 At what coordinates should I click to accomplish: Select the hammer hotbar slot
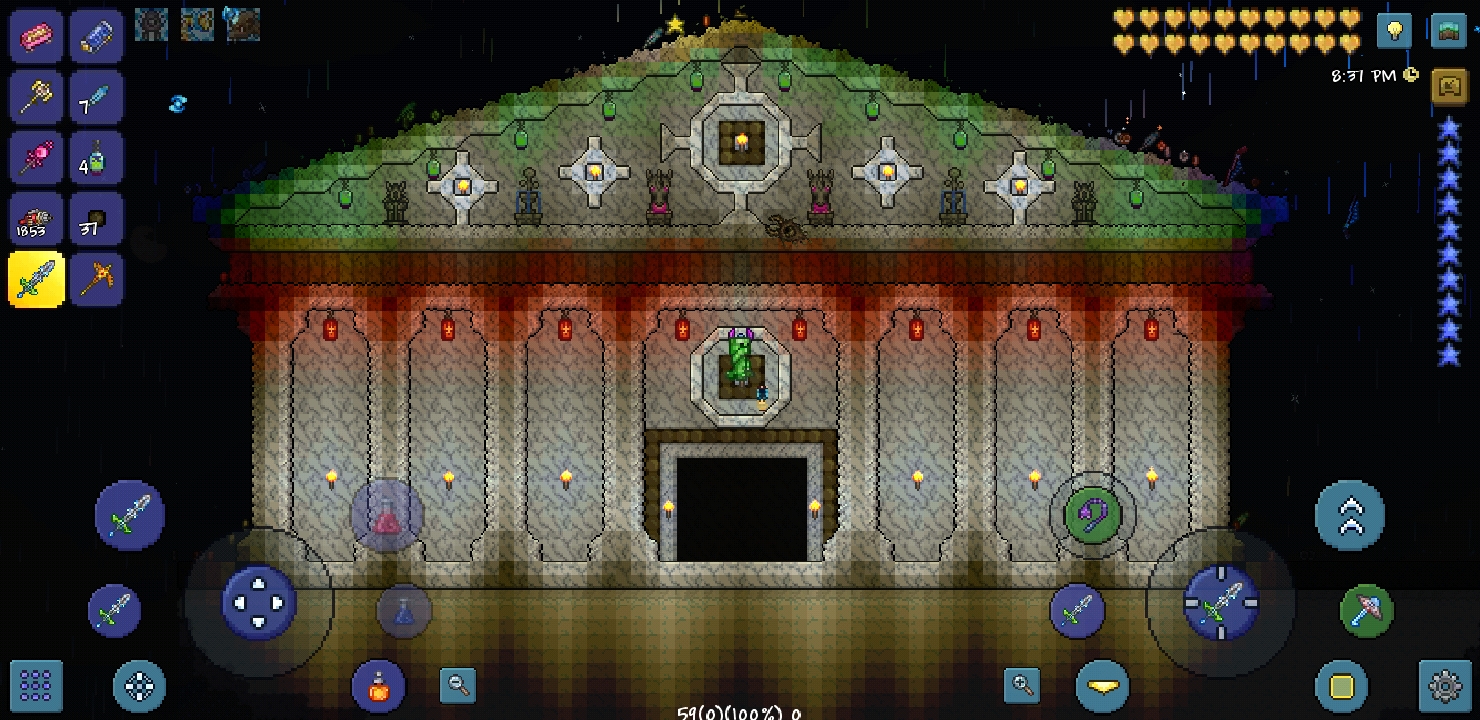click(36, 97)
